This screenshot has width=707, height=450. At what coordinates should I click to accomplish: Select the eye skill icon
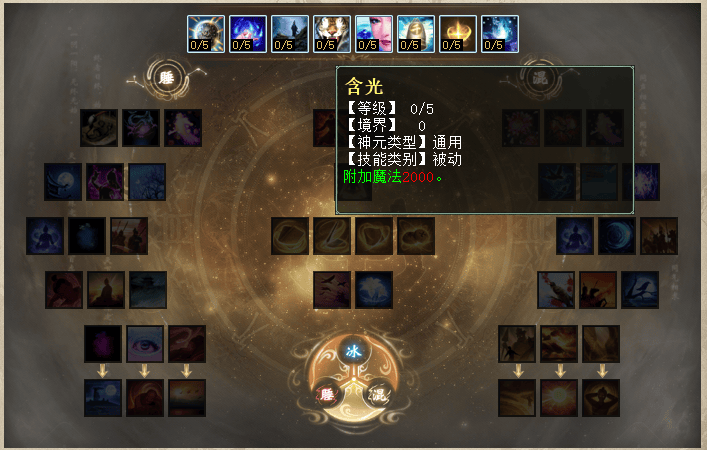pyautogui.click(x=145, y=344)
